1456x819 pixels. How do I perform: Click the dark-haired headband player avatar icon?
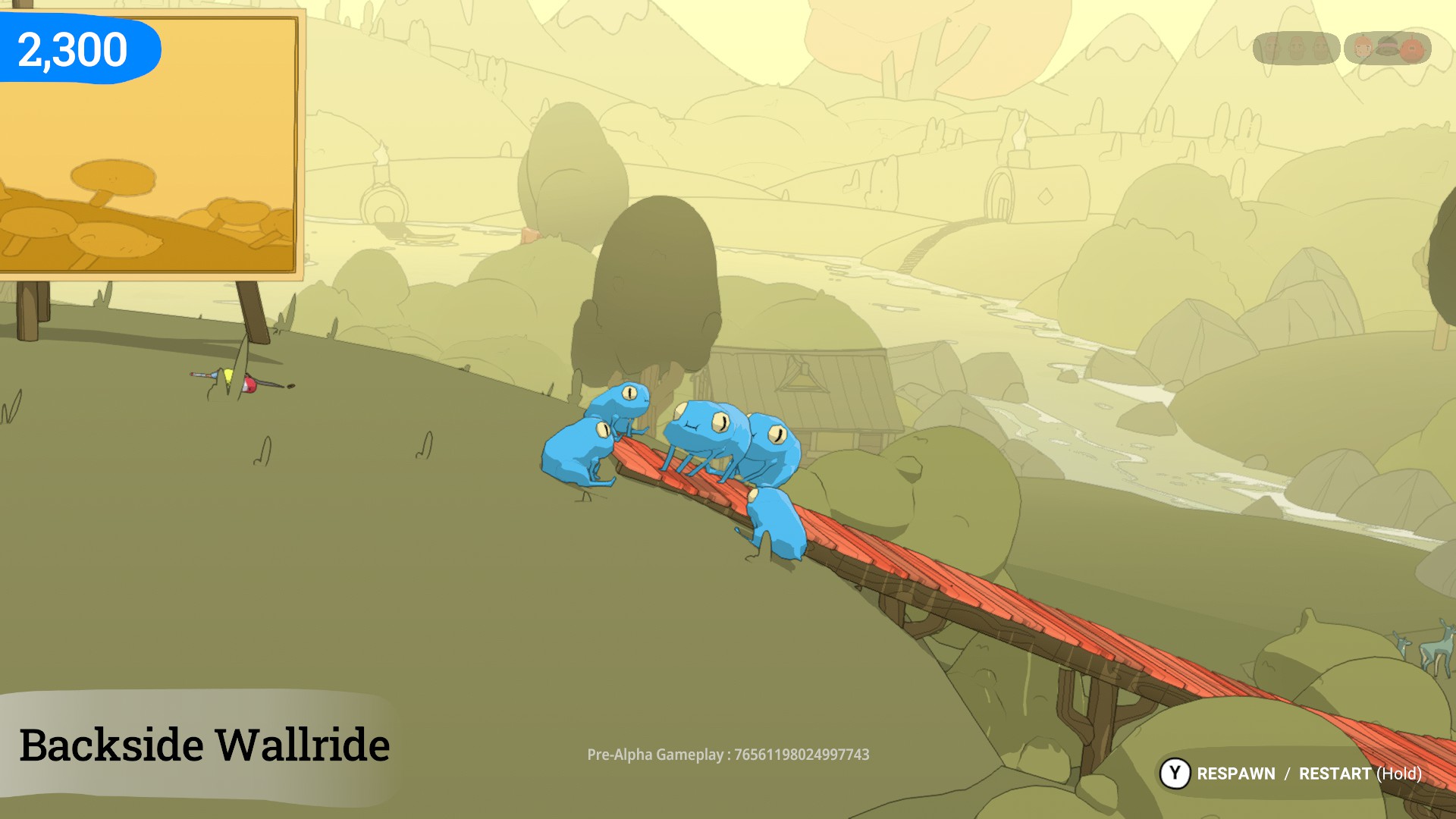pos(1388,47)
